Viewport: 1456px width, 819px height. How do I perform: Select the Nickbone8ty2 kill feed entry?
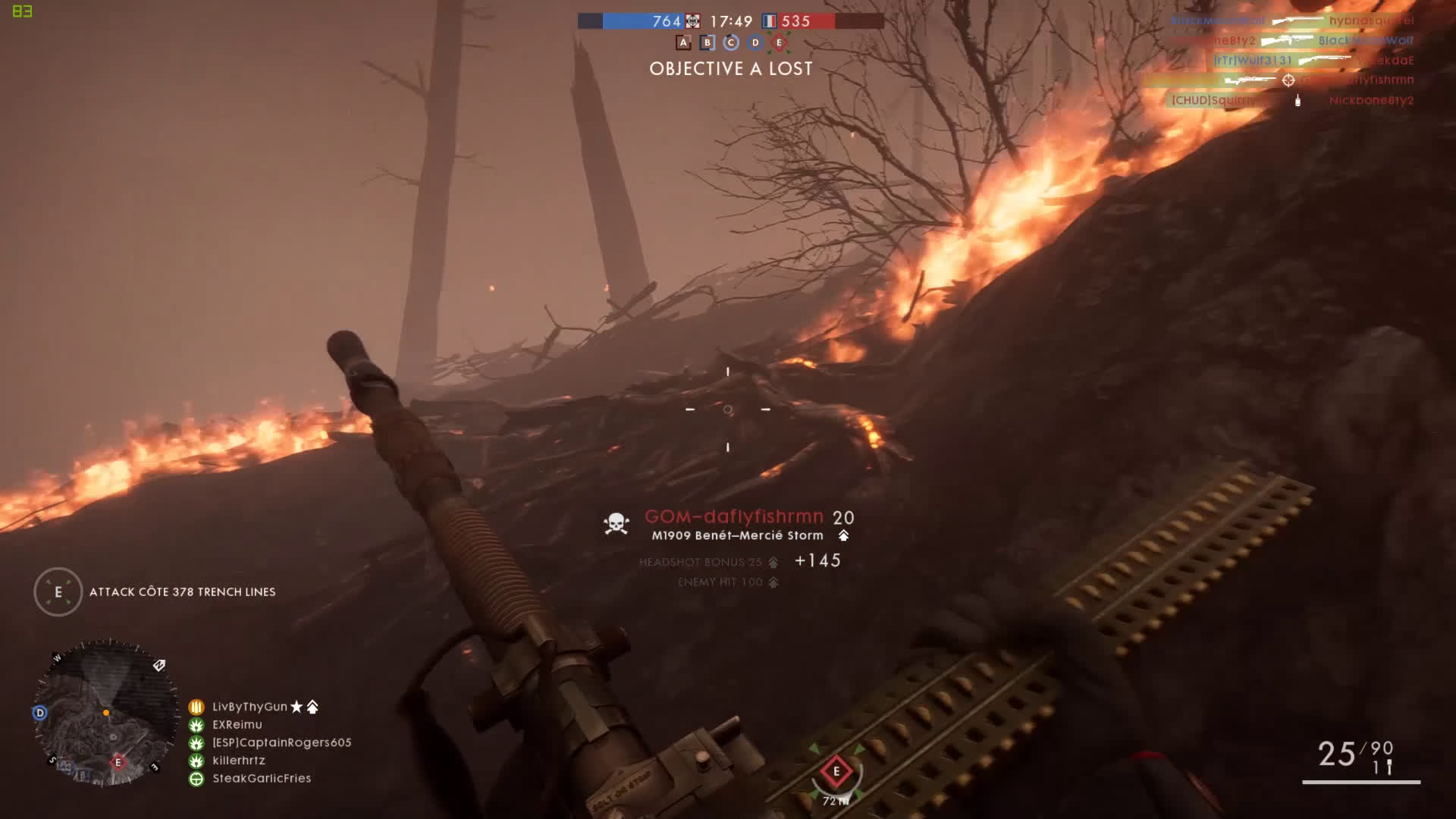(1371, 100)
